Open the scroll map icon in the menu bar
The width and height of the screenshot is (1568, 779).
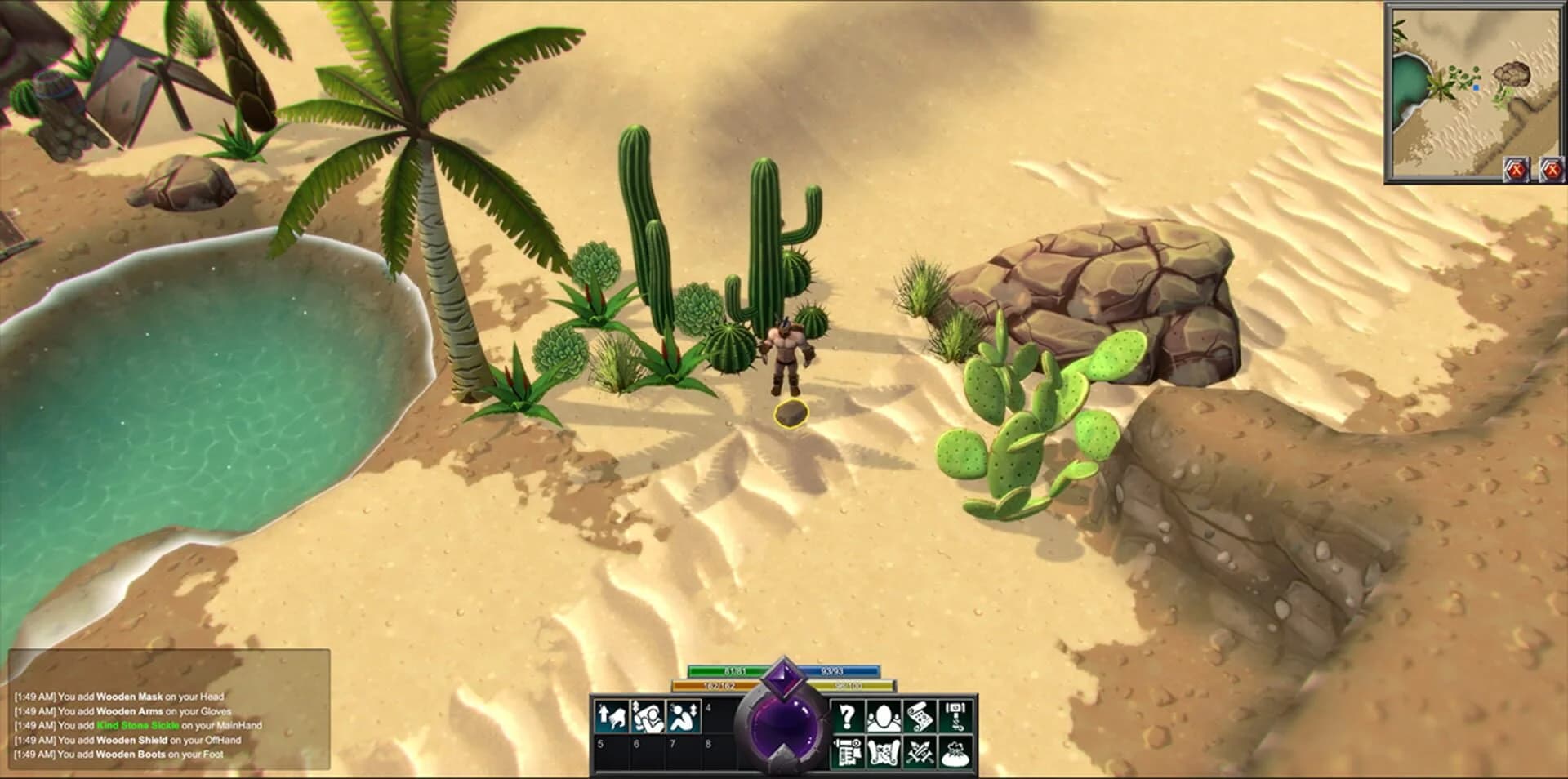920,717
